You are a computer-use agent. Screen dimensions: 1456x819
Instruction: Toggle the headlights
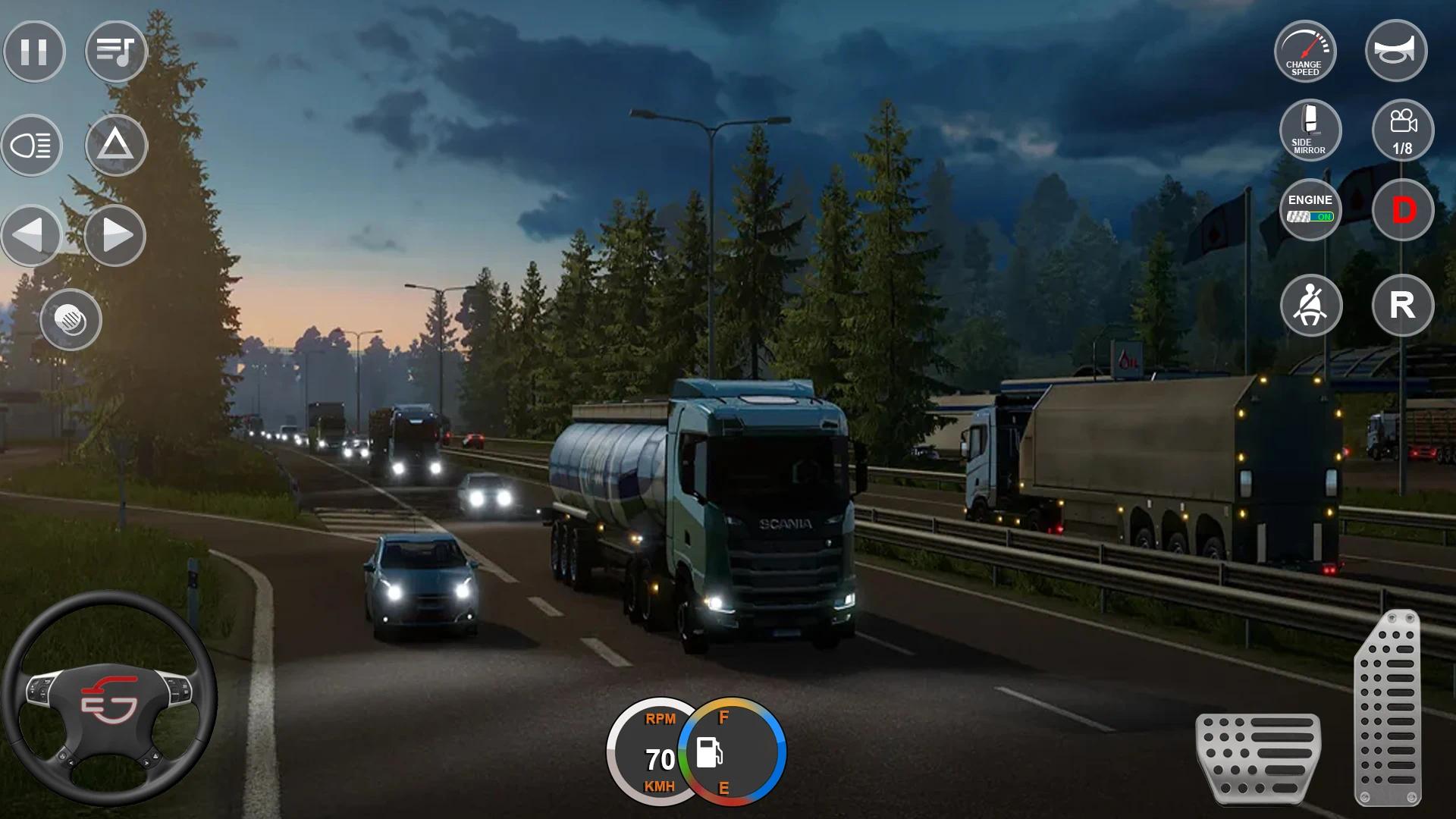[32, 145]
